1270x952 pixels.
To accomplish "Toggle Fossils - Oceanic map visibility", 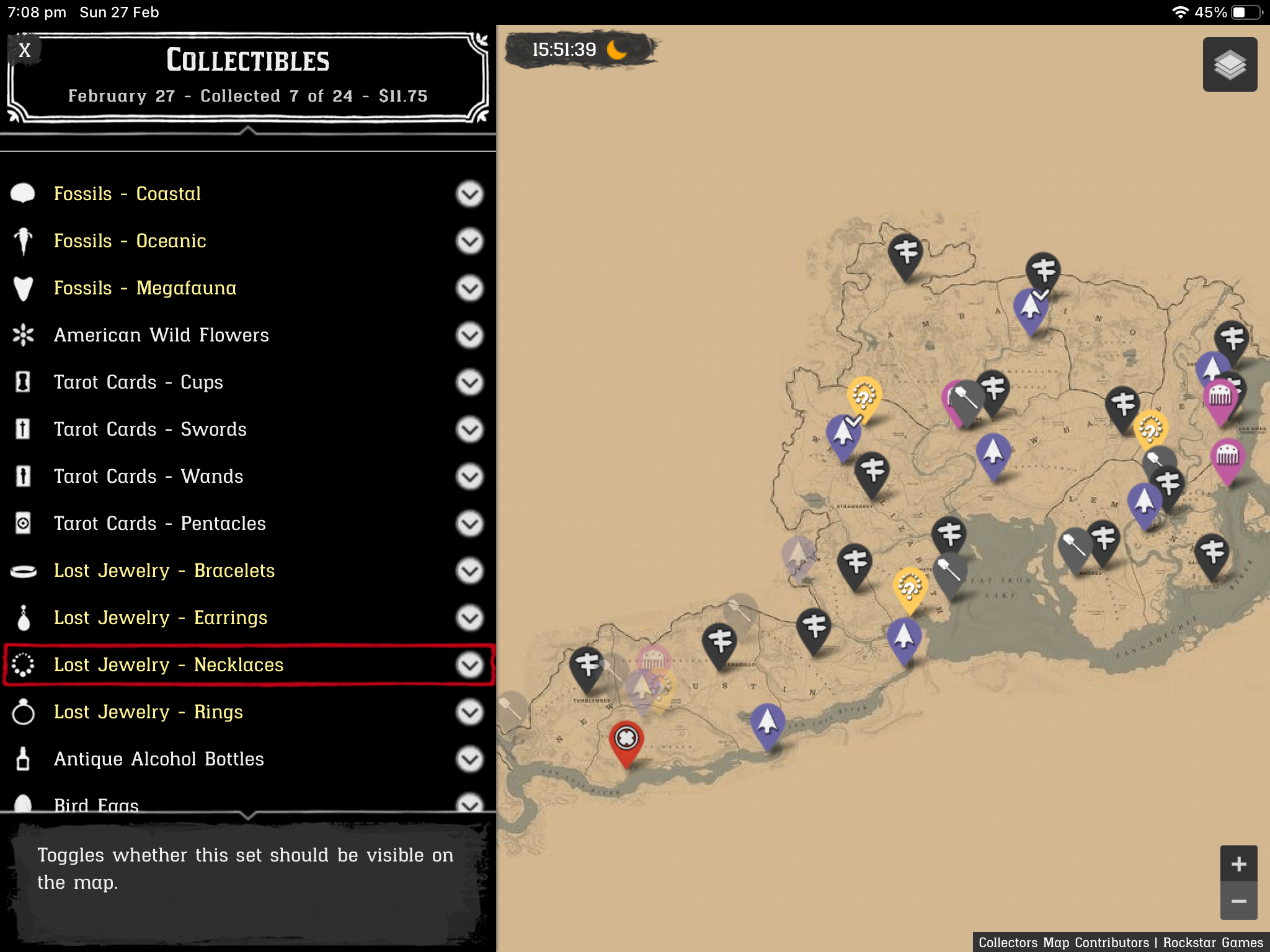I will pyautogui.click(x=469, y=240).
